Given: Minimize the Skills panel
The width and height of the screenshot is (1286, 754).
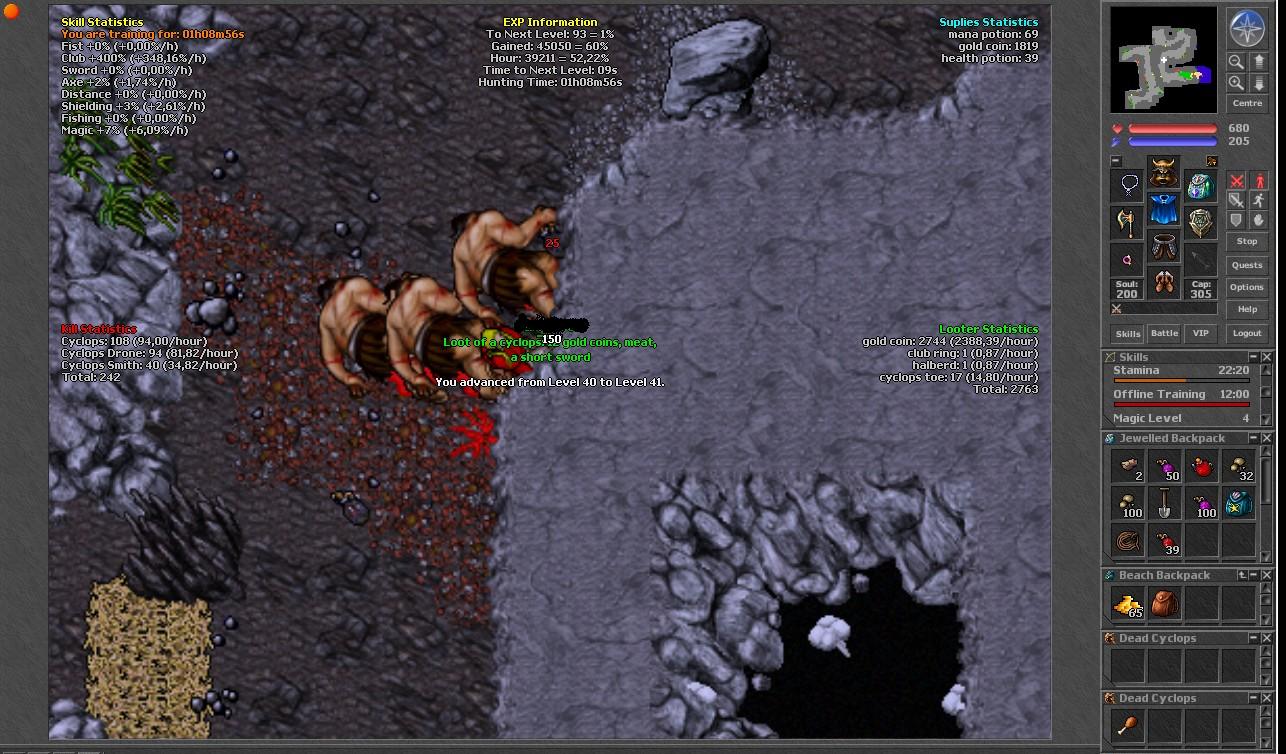Looking at the screenshot, I should (x=1253, y=357).
